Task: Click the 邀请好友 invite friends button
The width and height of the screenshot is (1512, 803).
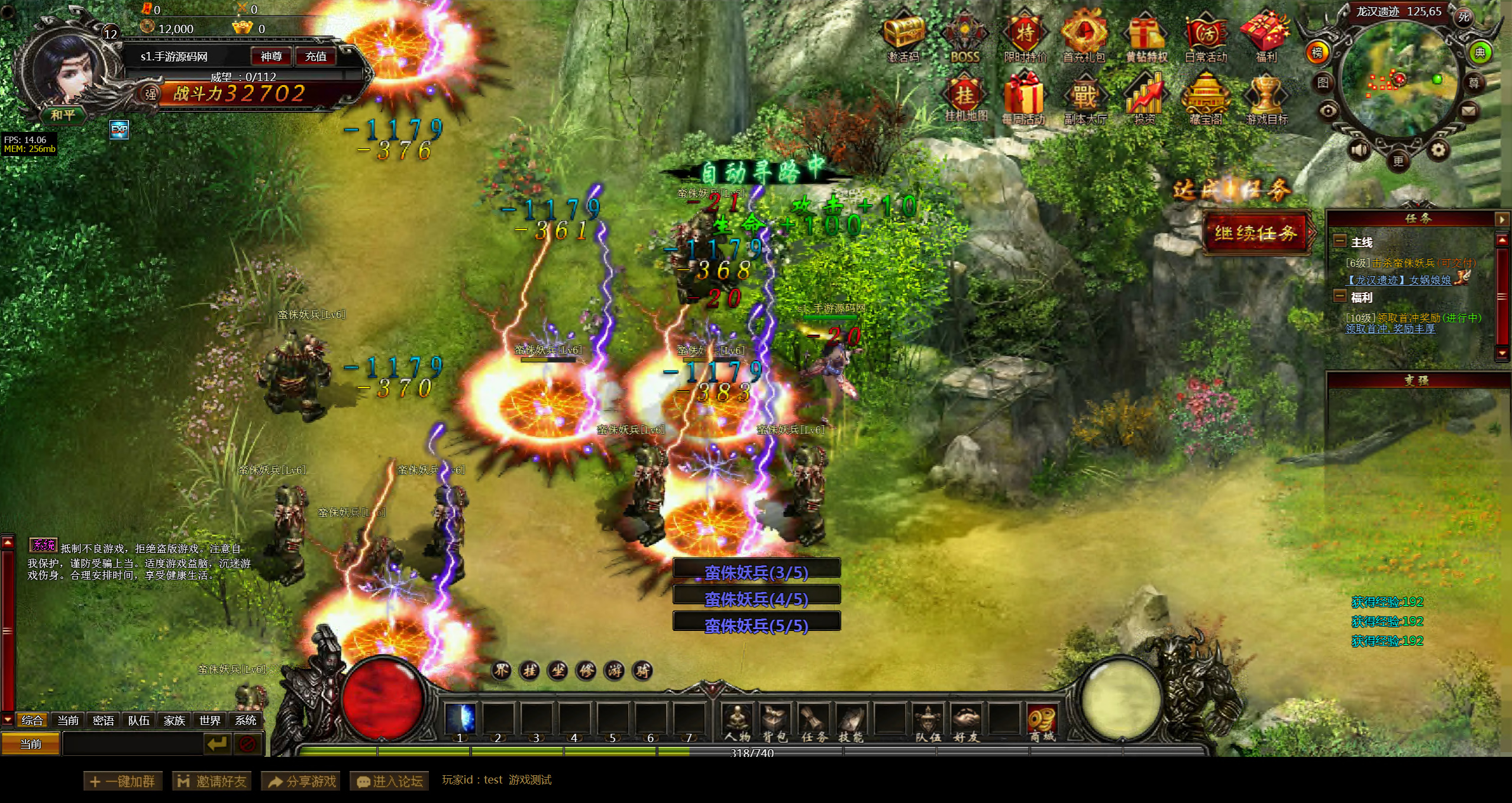Action: [212, 781]
